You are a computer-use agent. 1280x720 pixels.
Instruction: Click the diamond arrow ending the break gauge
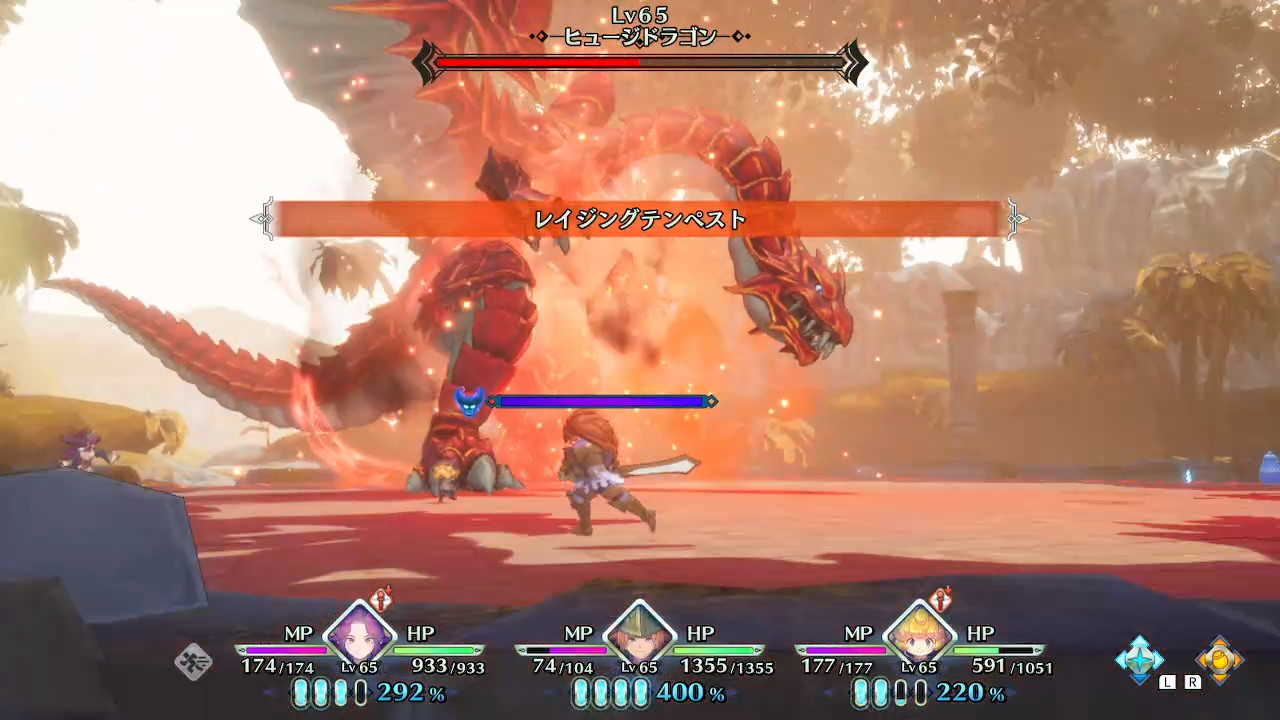coord(712,401)
